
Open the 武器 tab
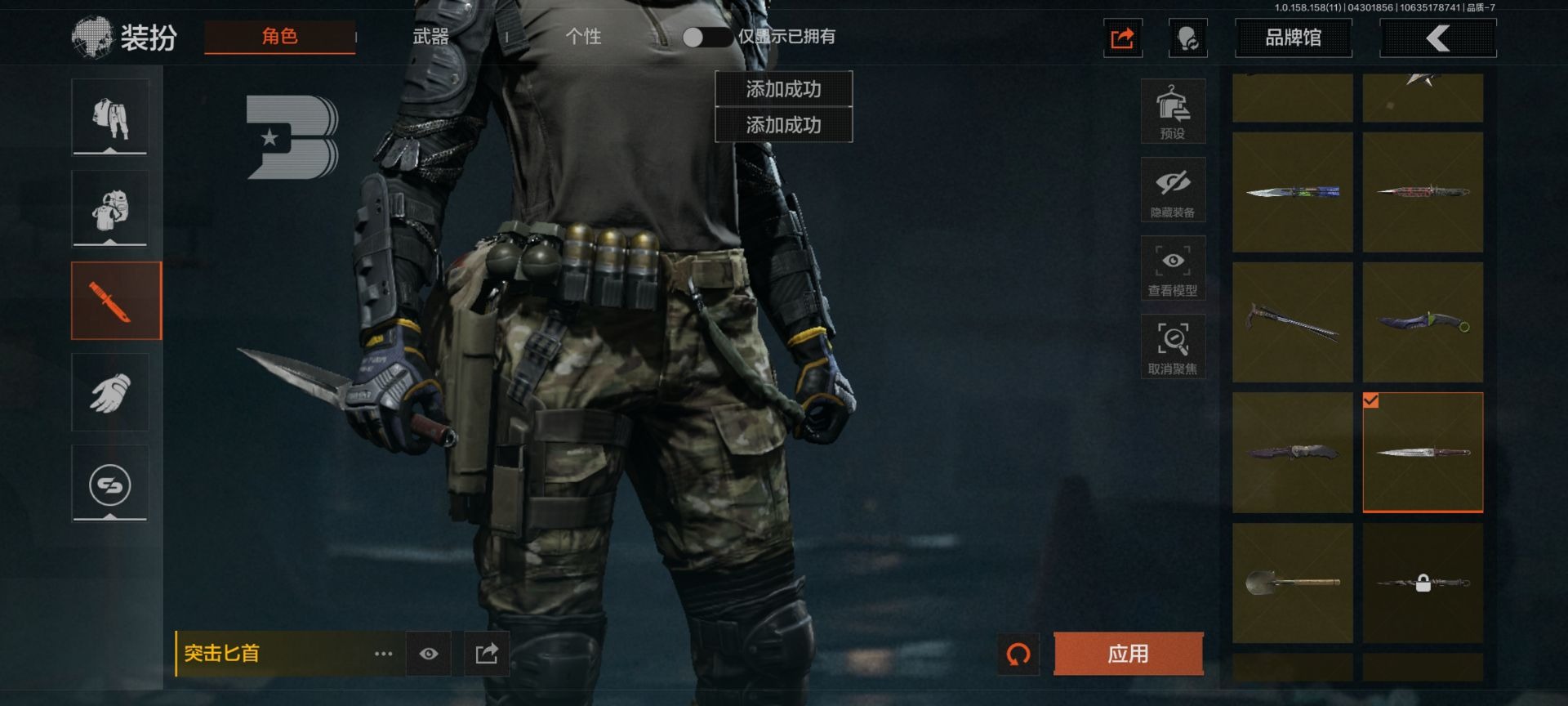tap(431, 37)
